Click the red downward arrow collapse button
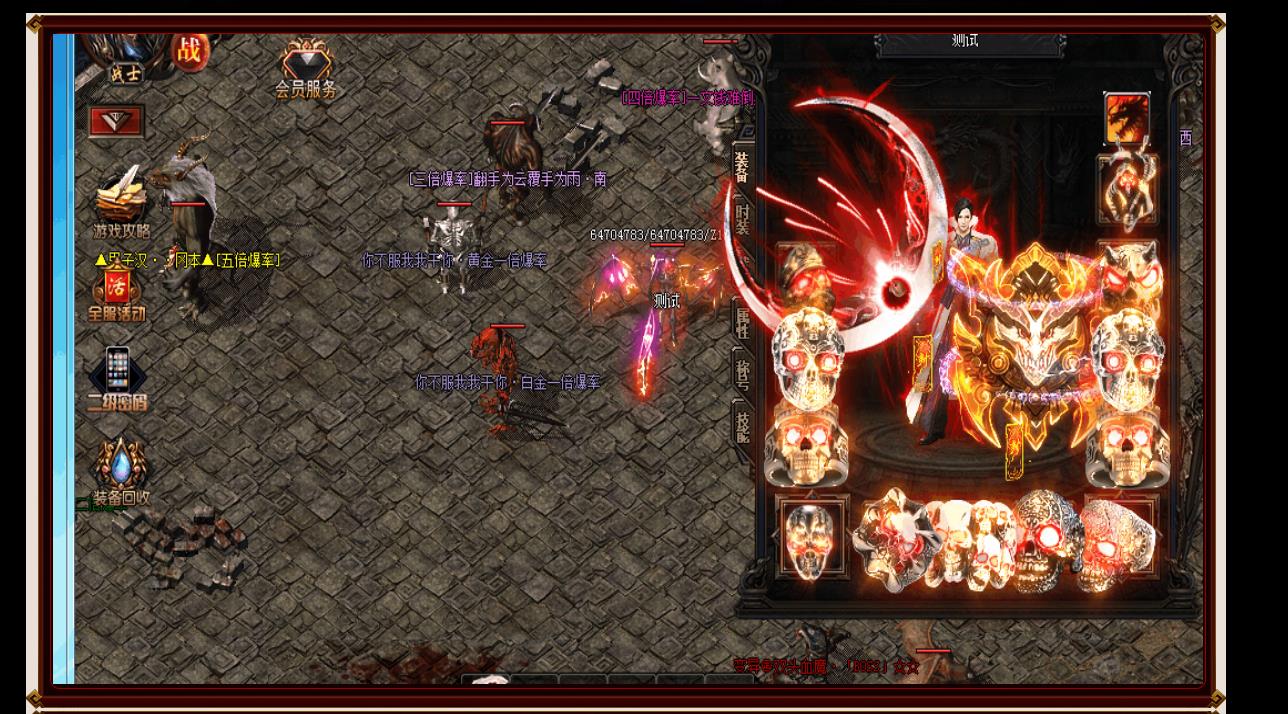 click(116, 122)
